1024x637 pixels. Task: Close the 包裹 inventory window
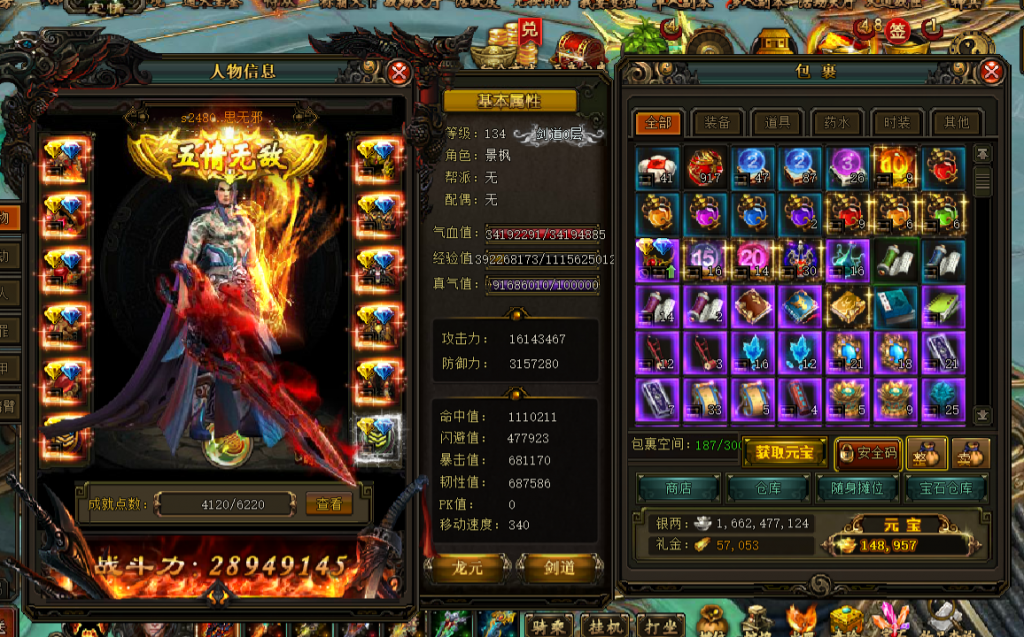[991, 72]
